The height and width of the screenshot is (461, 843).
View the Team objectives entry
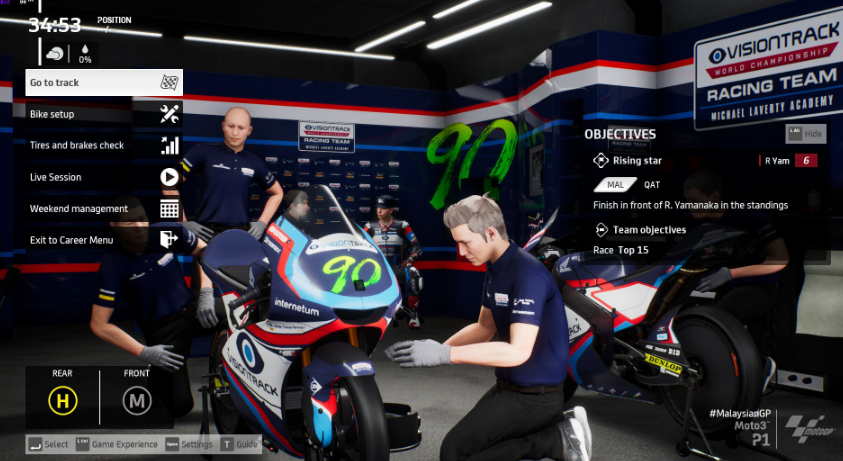coord(649,230)
